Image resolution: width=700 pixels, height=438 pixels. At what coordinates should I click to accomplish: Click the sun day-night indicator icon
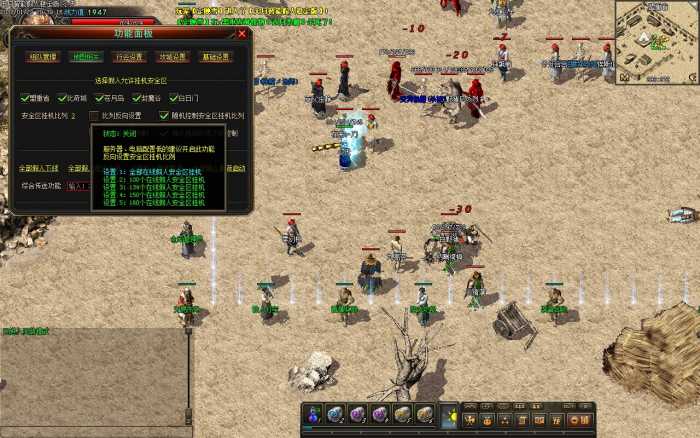(x=450, y=415)
